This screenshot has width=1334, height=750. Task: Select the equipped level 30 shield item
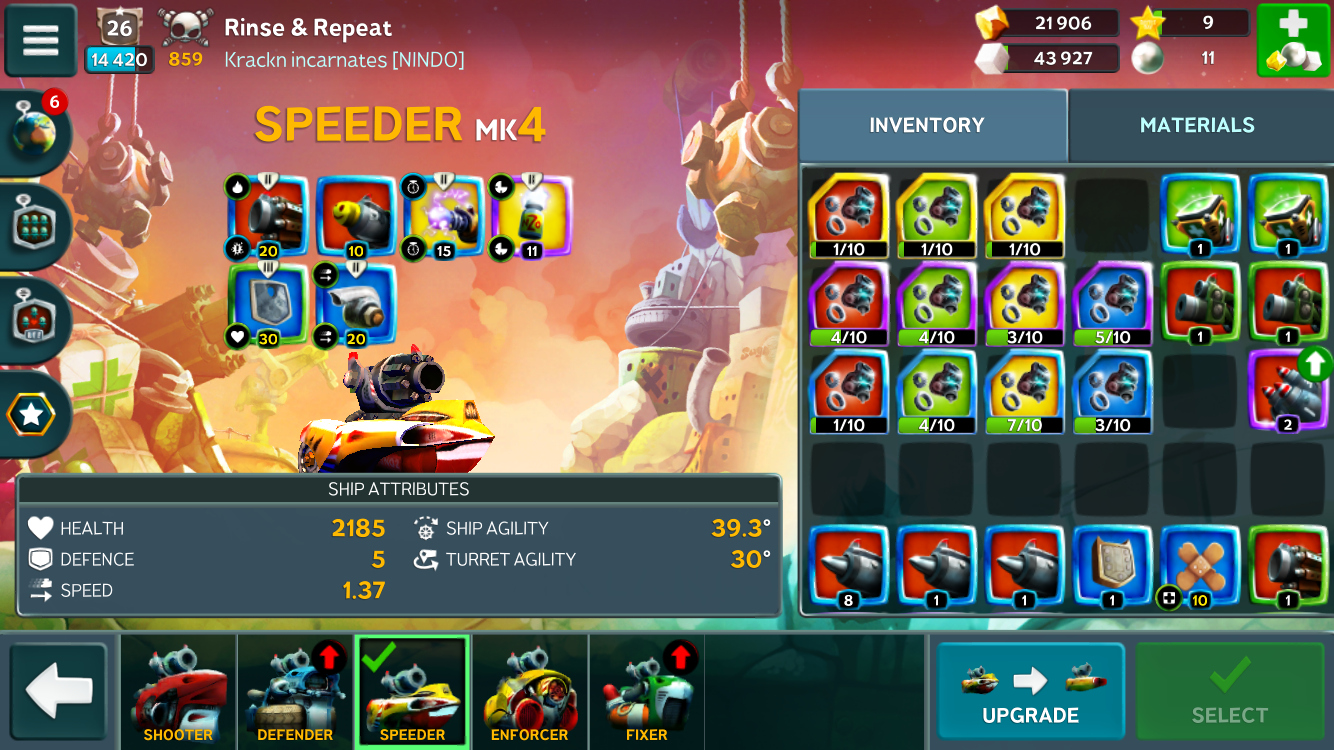[x=268, y=304]
